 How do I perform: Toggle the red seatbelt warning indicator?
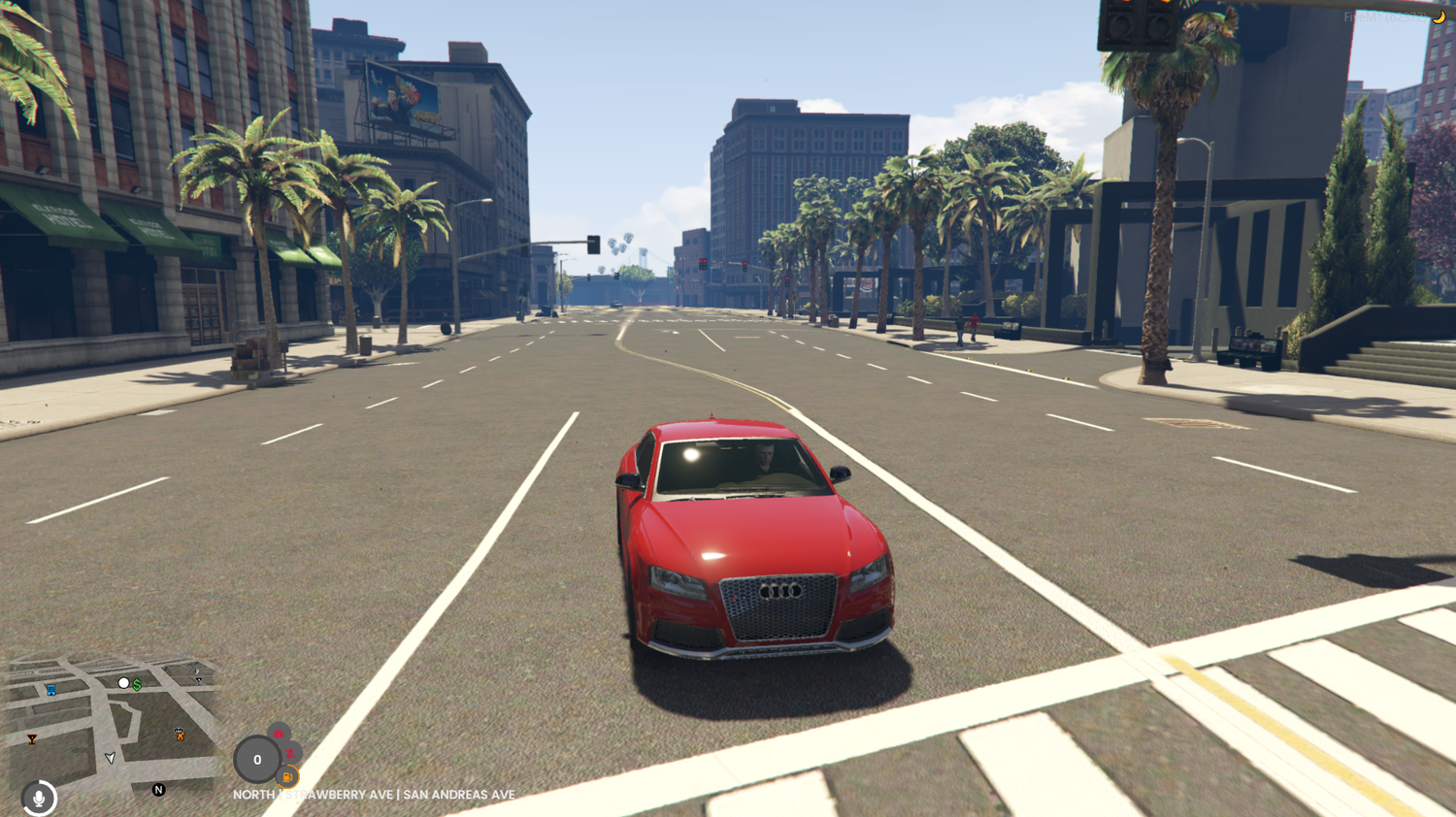[291, 754]
